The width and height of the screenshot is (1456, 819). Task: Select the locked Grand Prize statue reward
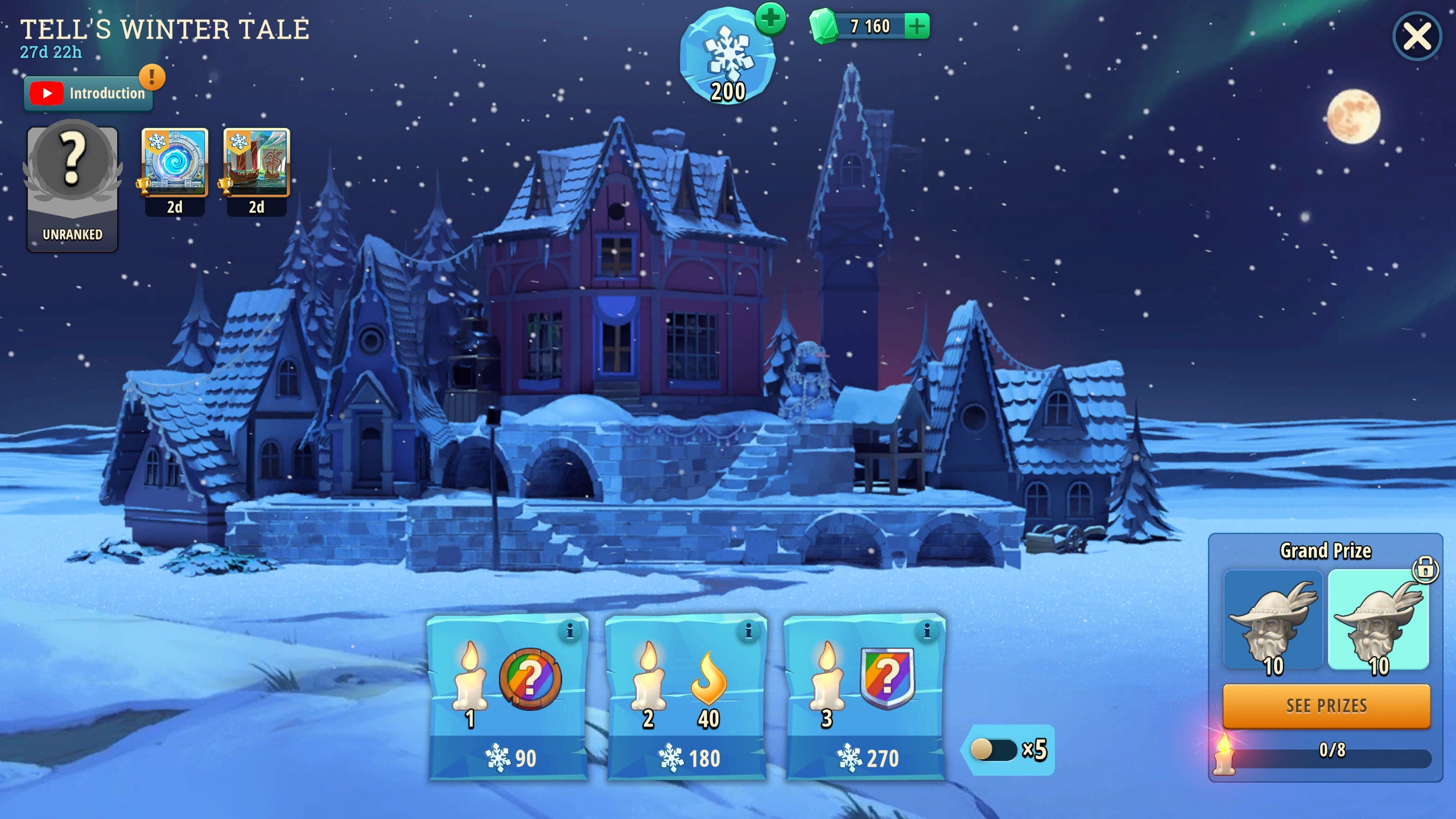pos(1378,620)
